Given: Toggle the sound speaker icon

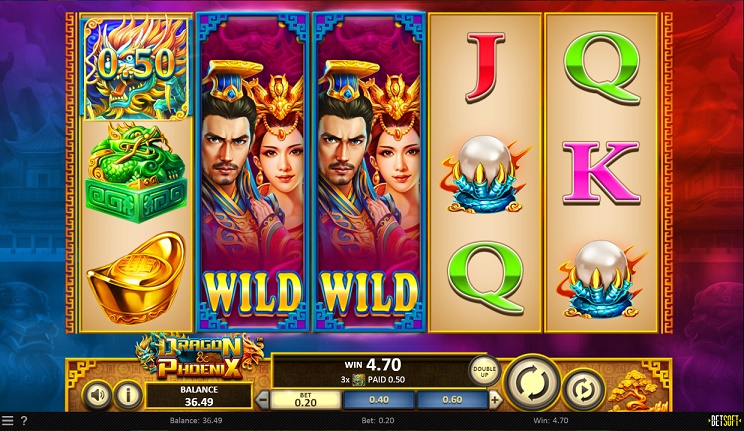Looking at the screenshot, I should coord(95,394).
